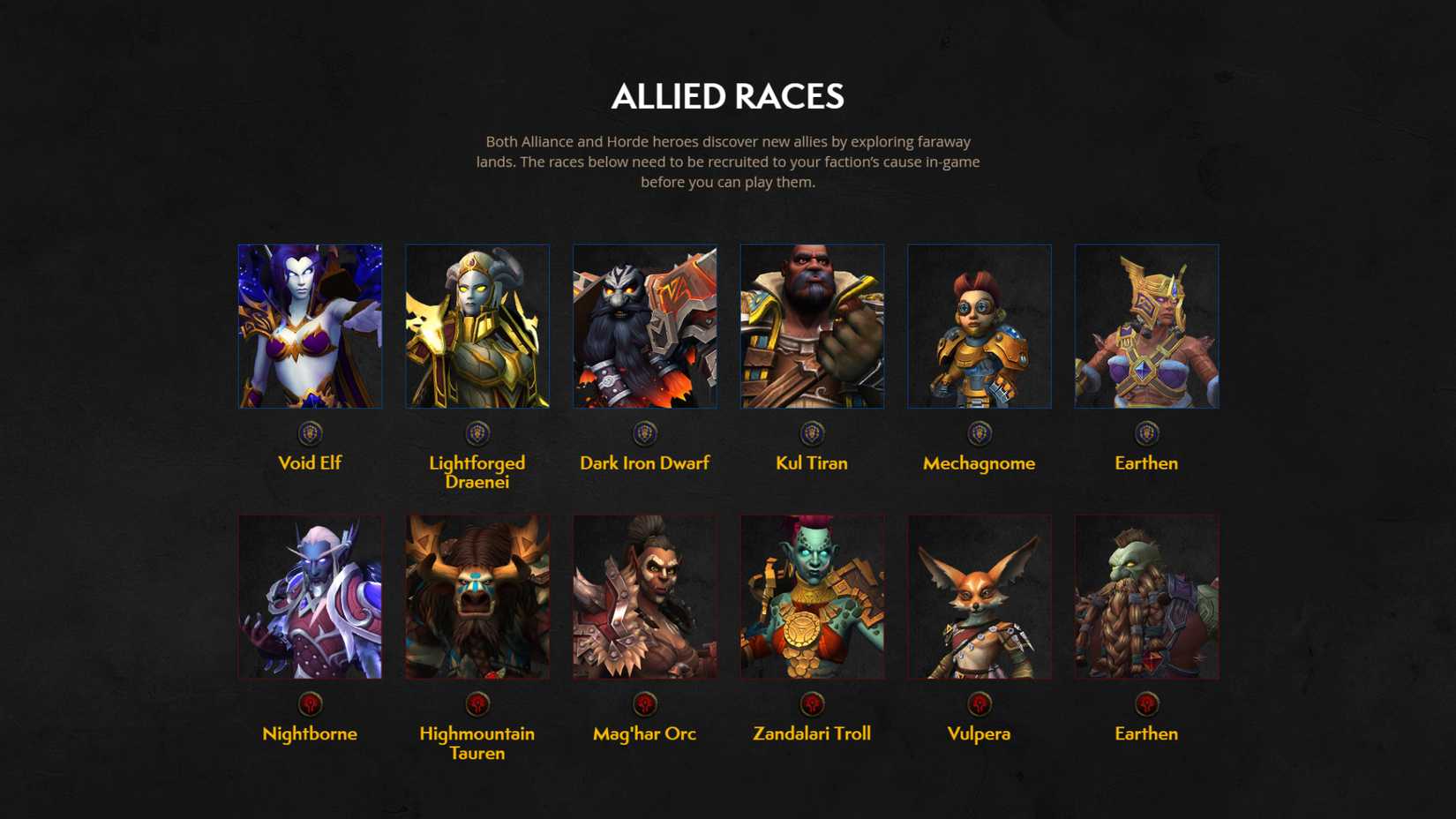Click the Highmountain Tauren name
This screenshot has width=1456, height=819.
(x=477, y=742)
